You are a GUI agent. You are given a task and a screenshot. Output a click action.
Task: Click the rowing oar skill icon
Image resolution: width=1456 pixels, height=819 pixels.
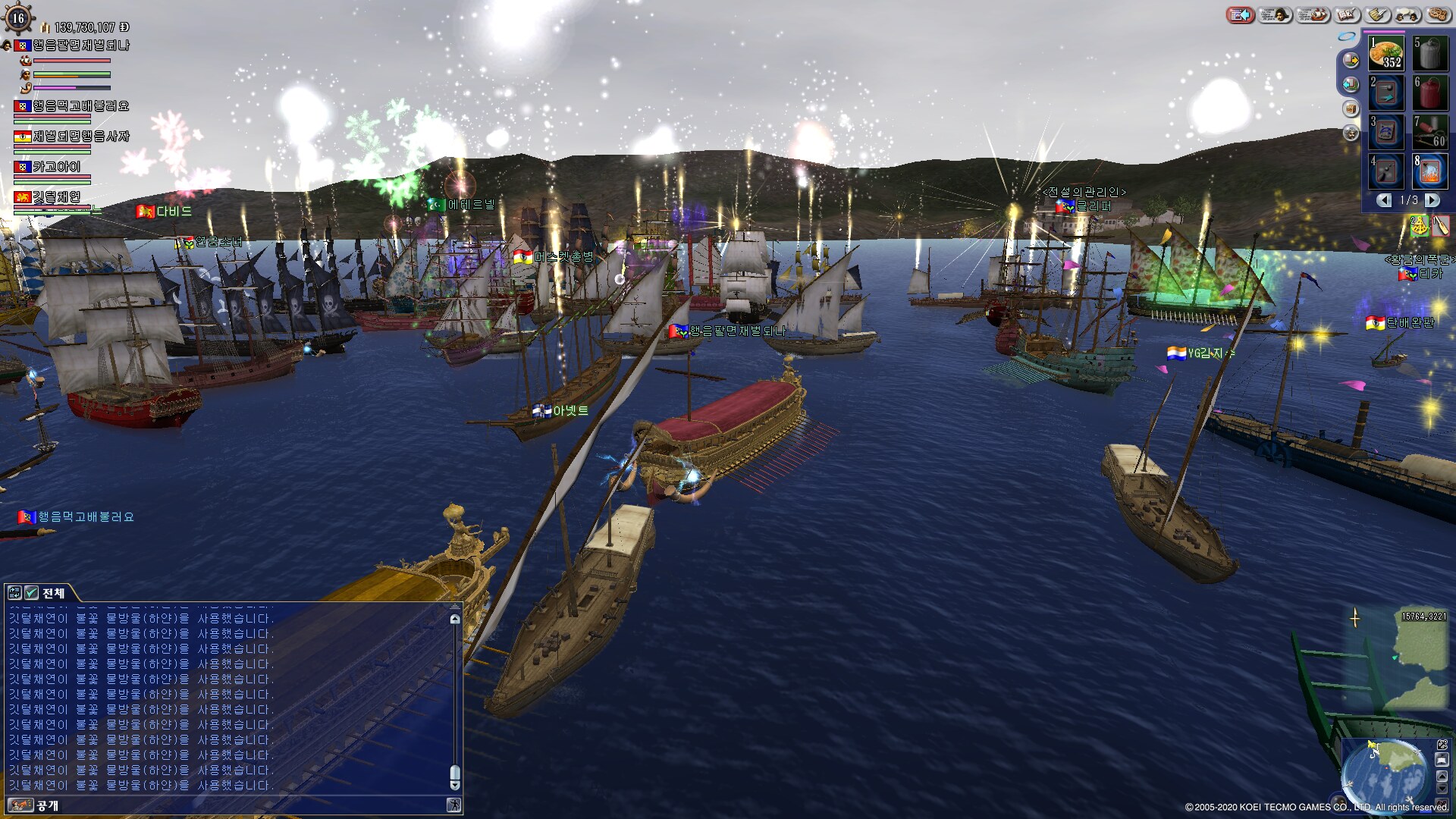(x=1440, y=225)
